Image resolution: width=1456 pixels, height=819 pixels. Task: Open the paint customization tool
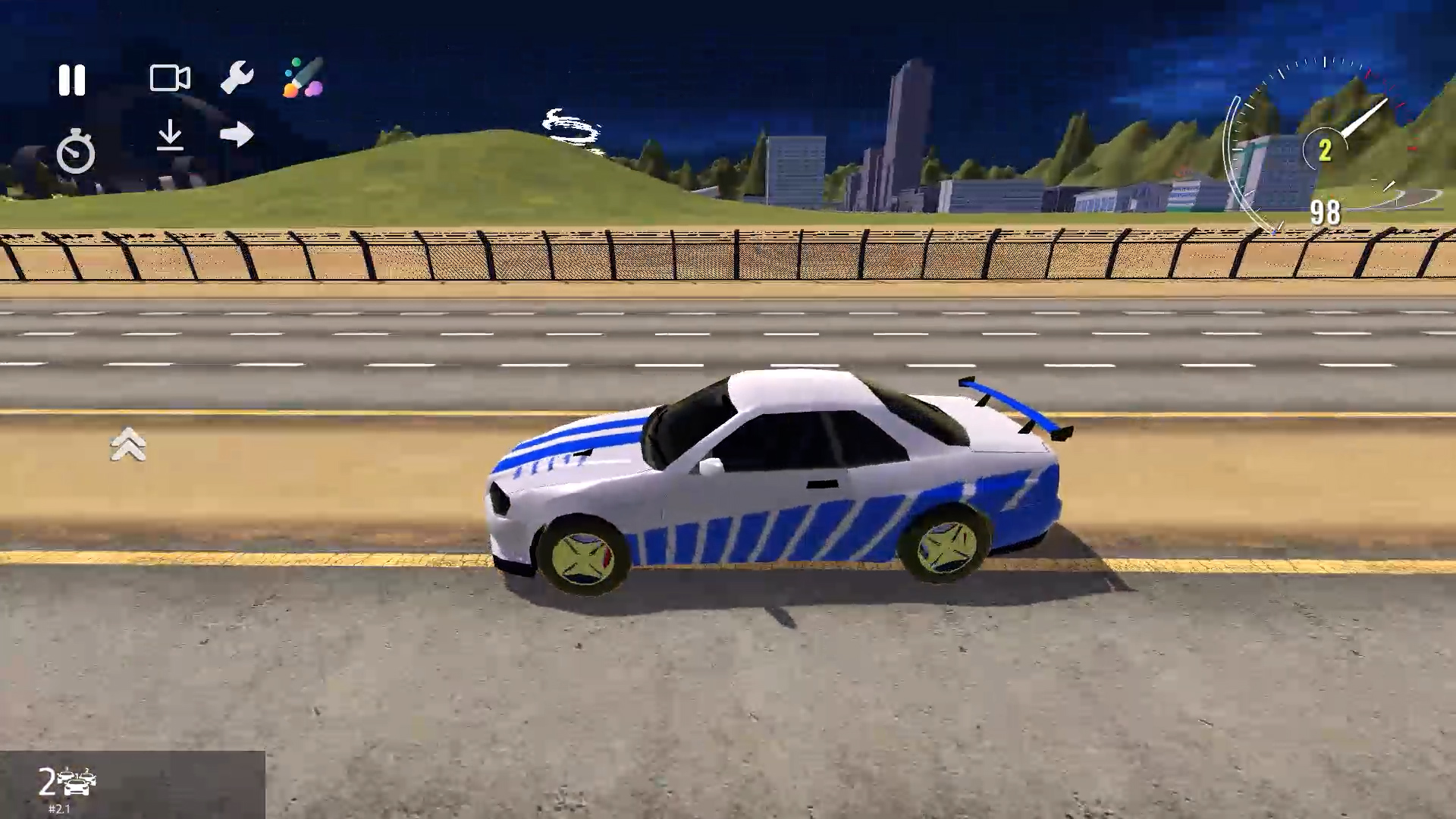[x=306, y=80]
